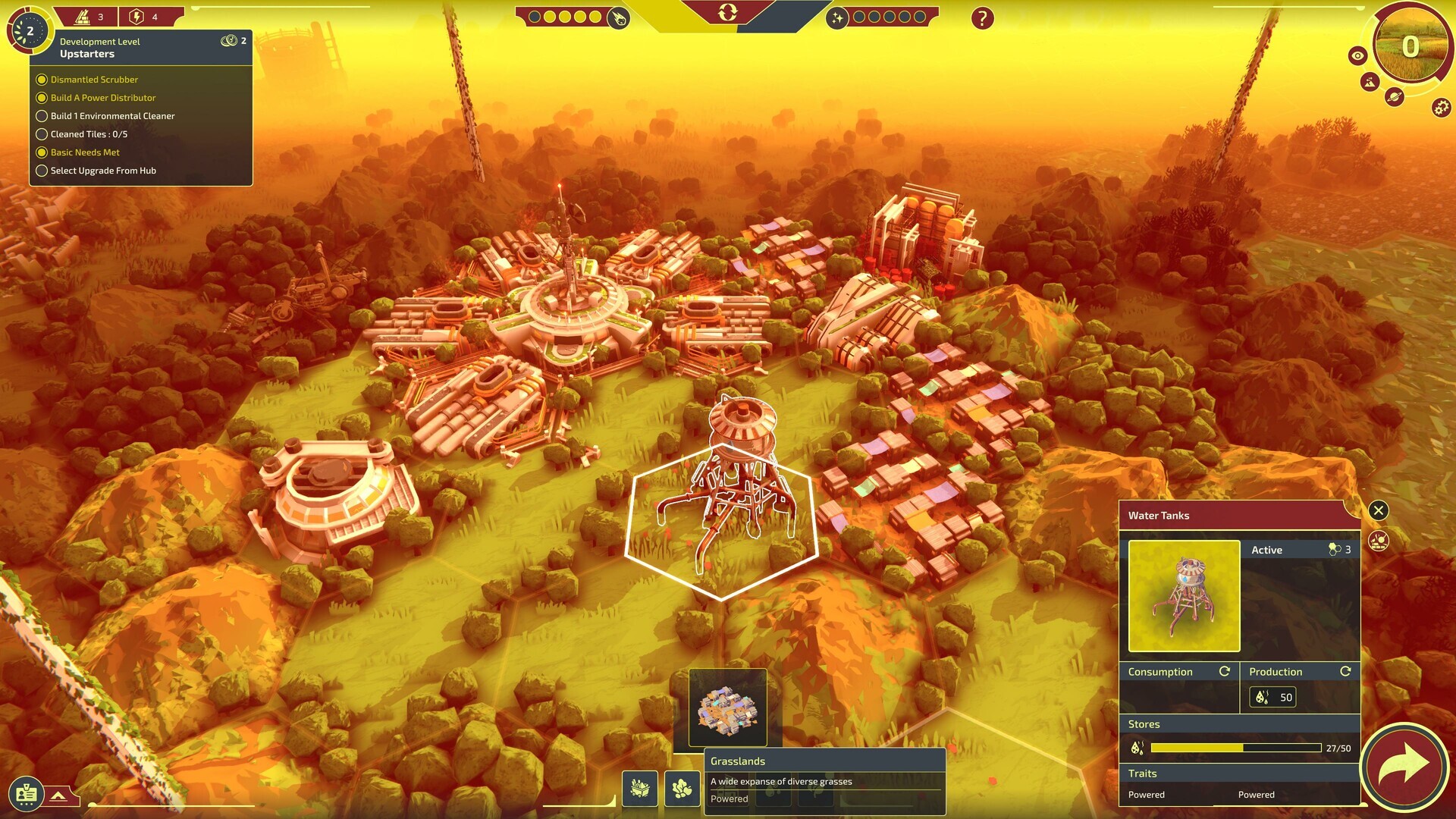Toggle the eye view icon
This screenshot has width=1456, height=819.
(x=1357, y=55)
